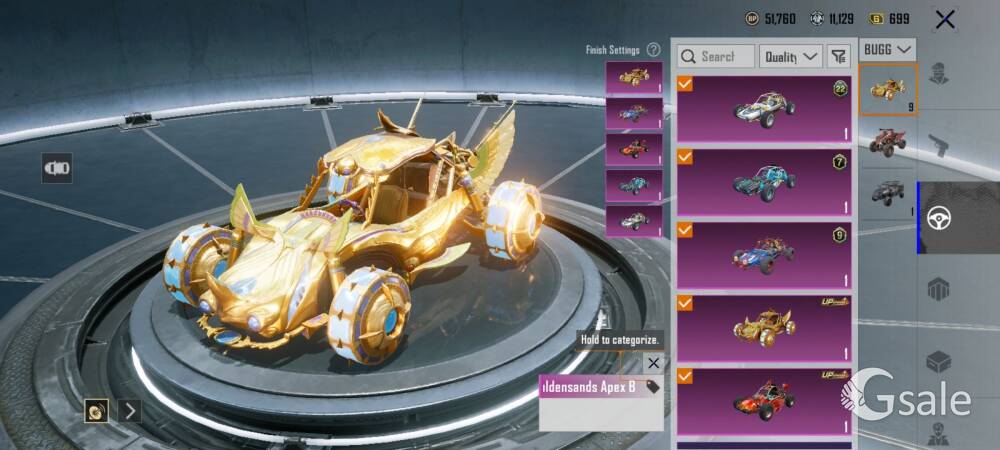The height and width of the screenshot is (450, 1000).
Task: Open the Quality sort dropdown
Action: (790, 57)
